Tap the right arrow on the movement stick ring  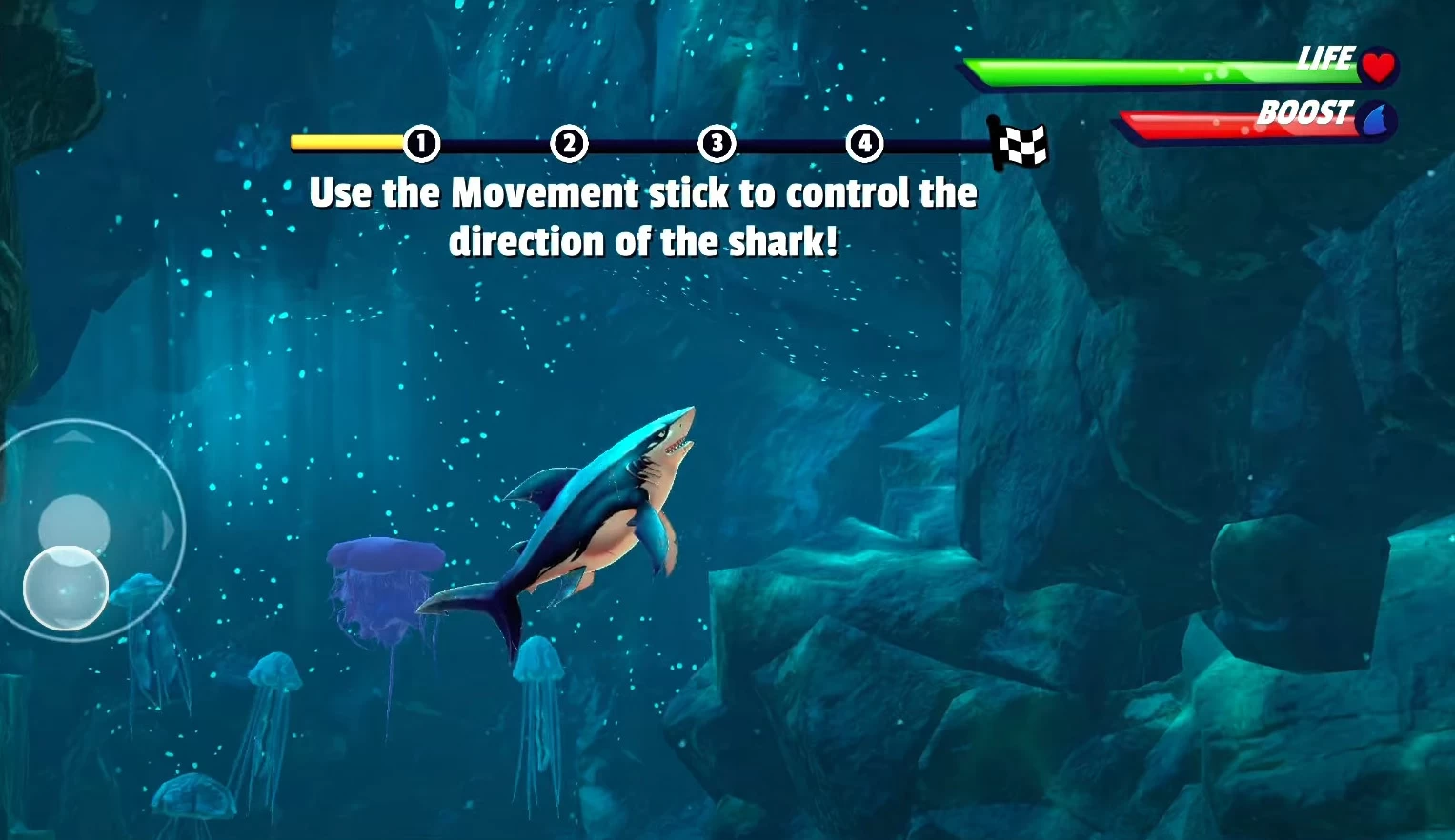(x=169, y=530)
